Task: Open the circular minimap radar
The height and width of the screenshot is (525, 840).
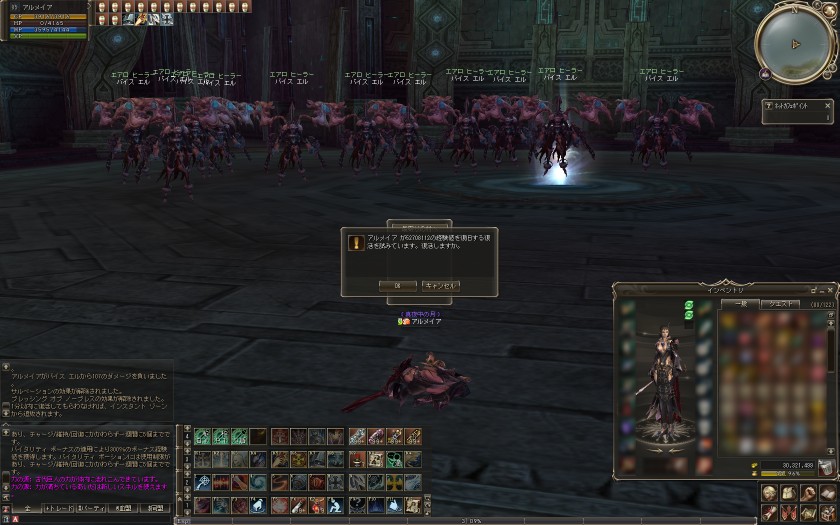Action: 794,44
